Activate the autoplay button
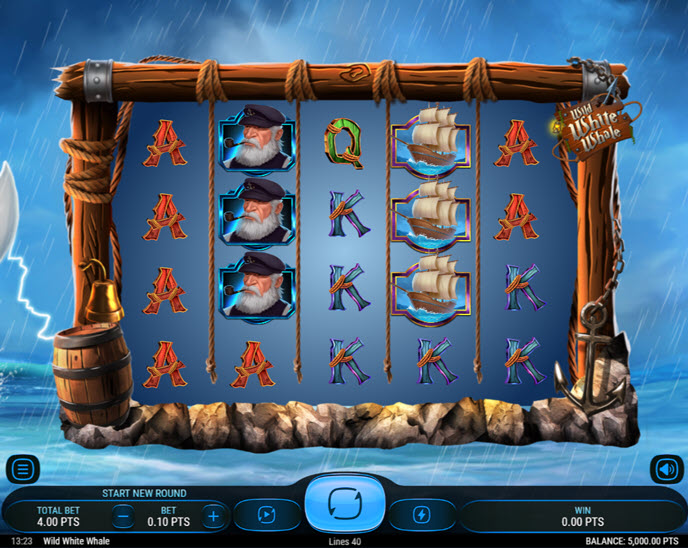Viewport: 688px width, 548px height. coord(266,515)
